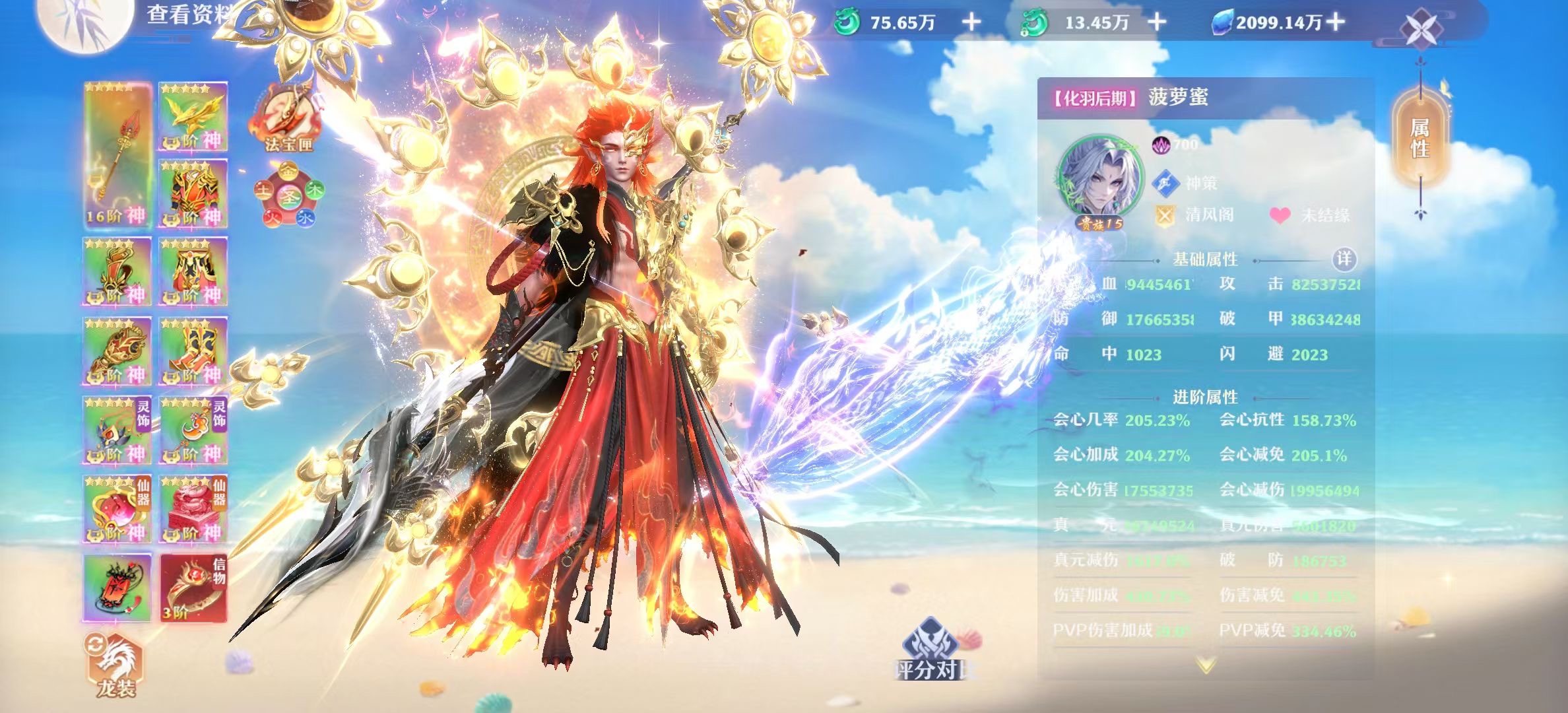Toggle the 龙装 dragon outfit view

tap(116, 665)
